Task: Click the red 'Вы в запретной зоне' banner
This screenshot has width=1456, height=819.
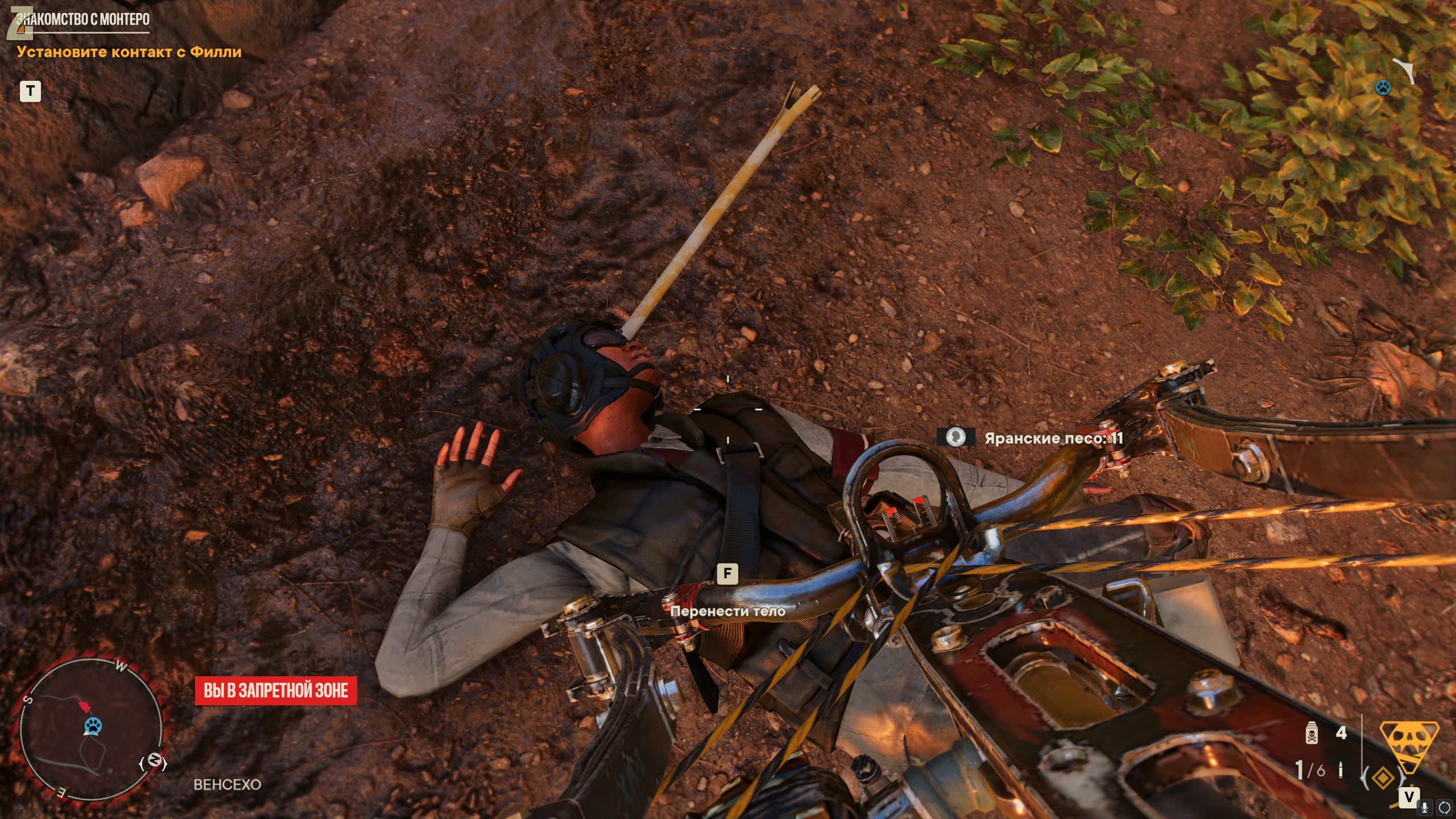Action: coord(276,690)
